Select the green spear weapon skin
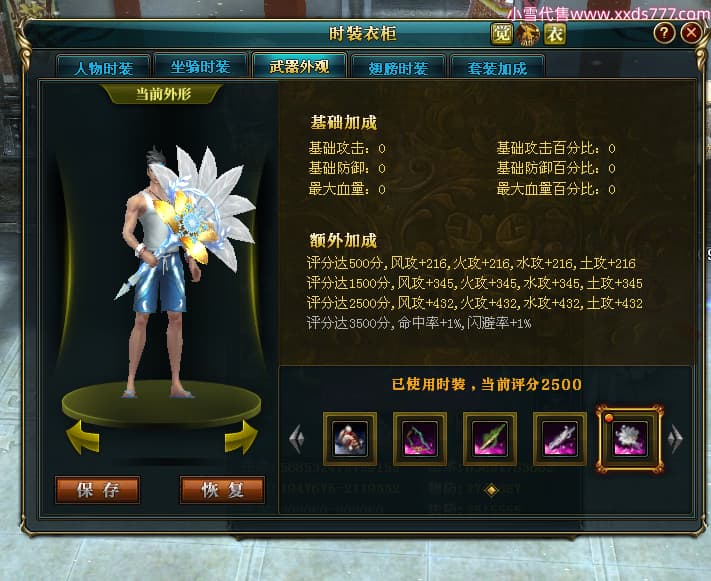Viewport: 711px width, 581px height. point(490,437)
